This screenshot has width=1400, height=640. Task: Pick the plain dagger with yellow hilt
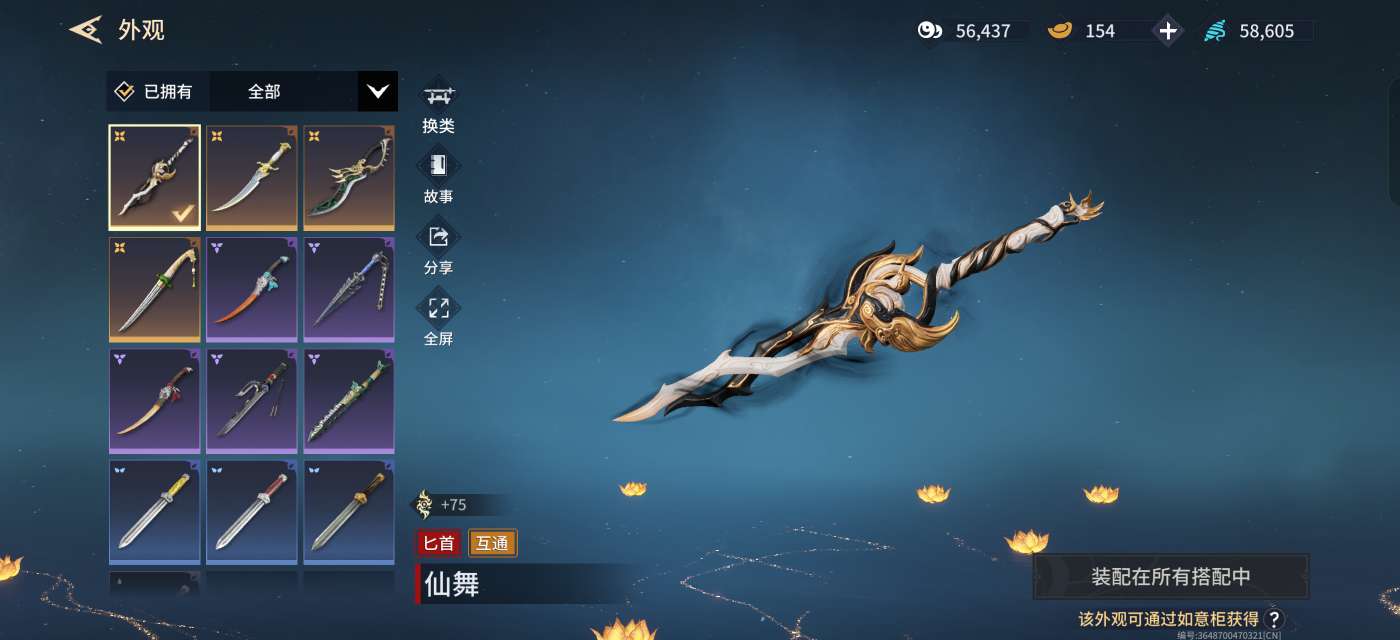[x=154, y=512]
